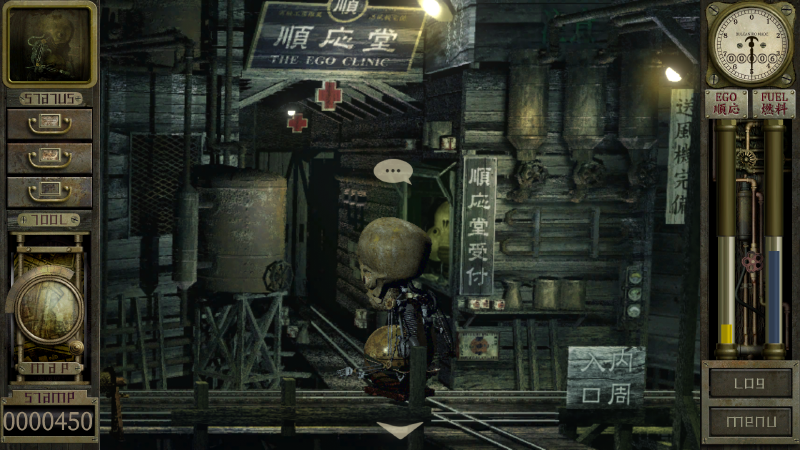Image resolution: width=800 pixels, height=450 pixels.
Task: Click the down arrow at the scene's bottom
Action: [399, 431]
